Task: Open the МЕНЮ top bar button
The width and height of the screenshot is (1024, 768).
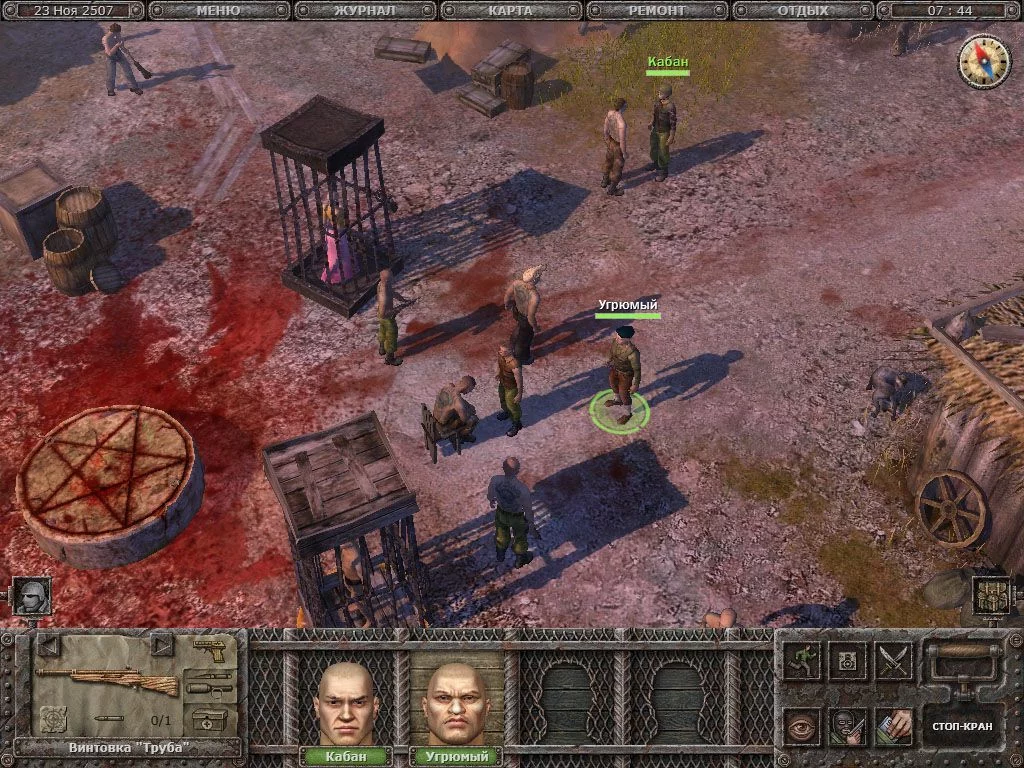Action: (x=219, y=11)
